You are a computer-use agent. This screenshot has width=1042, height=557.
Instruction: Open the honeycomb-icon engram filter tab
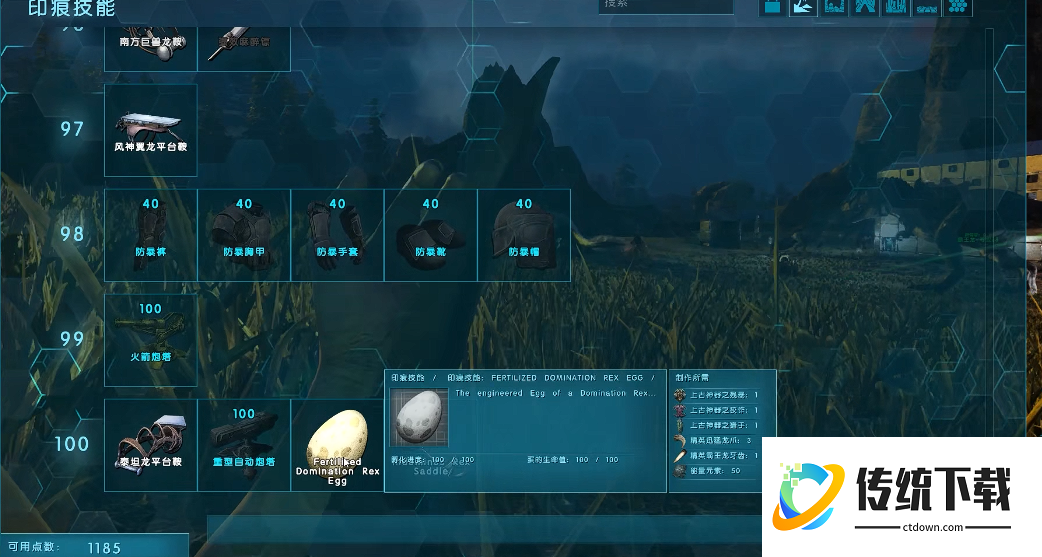958,7
